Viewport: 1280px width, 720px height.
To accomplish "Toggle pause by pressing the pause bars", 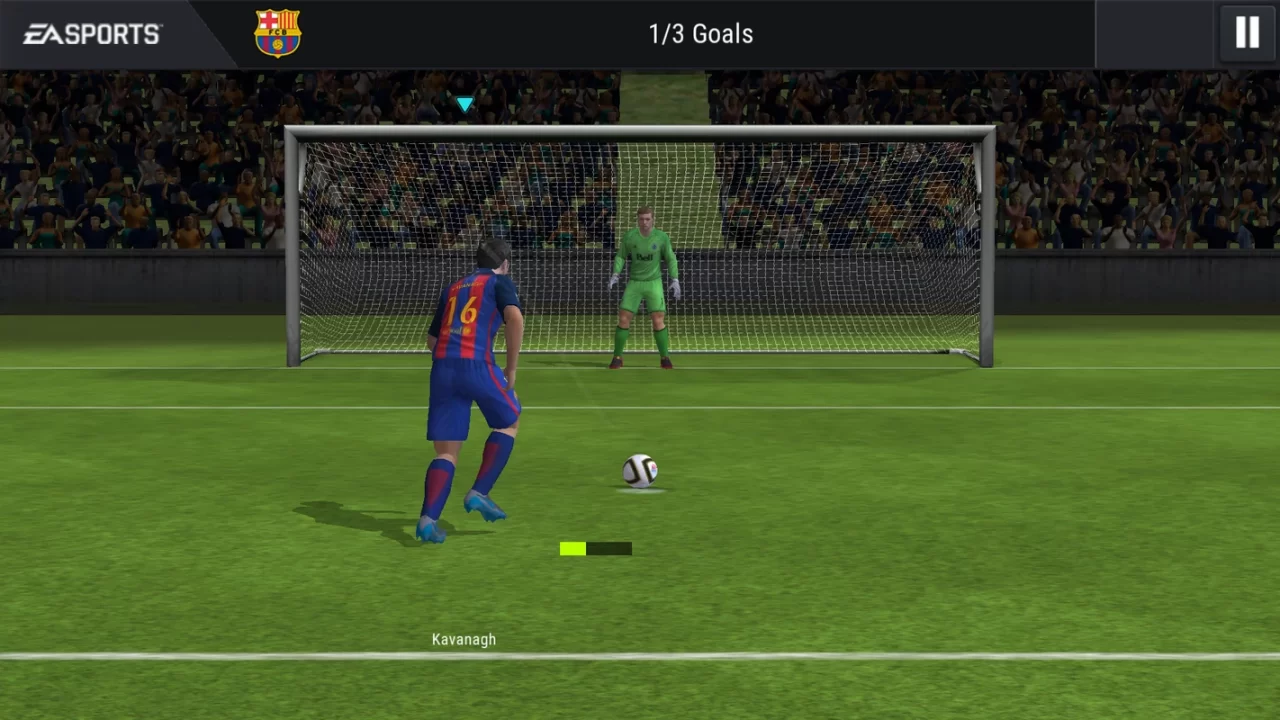I will [x=1246, y=33].
